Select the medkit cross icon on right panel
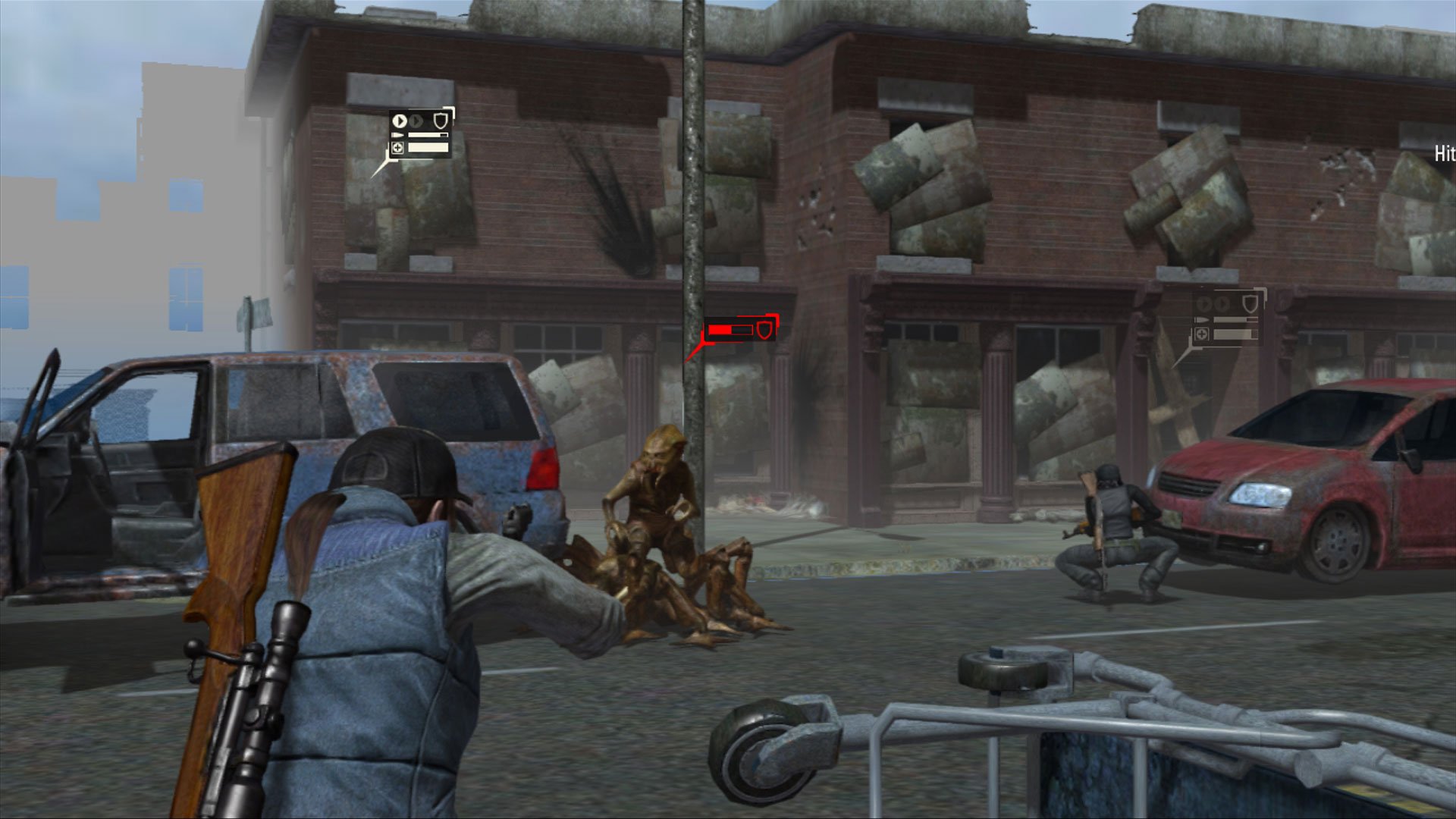This screenshot has width=1456, height=819. pos(1202,334)
